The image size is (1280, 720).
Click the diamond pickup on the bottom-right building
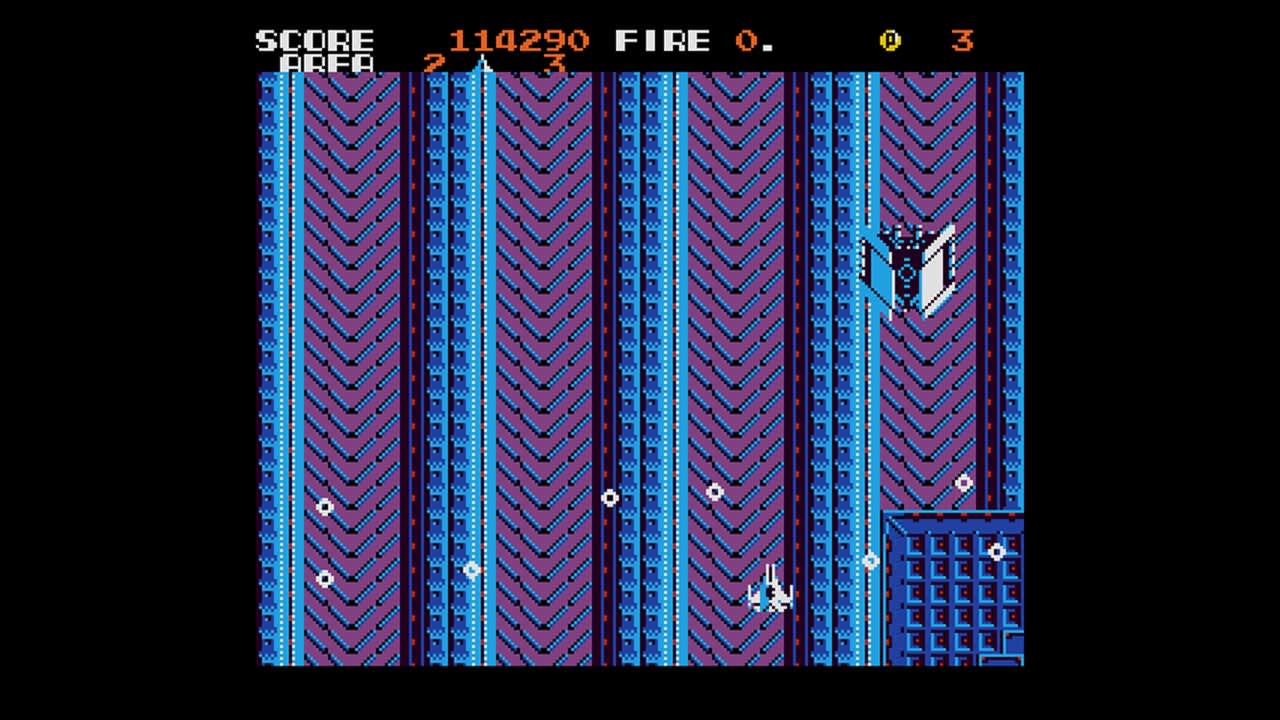pyautogui.click(x=997, y=551)
